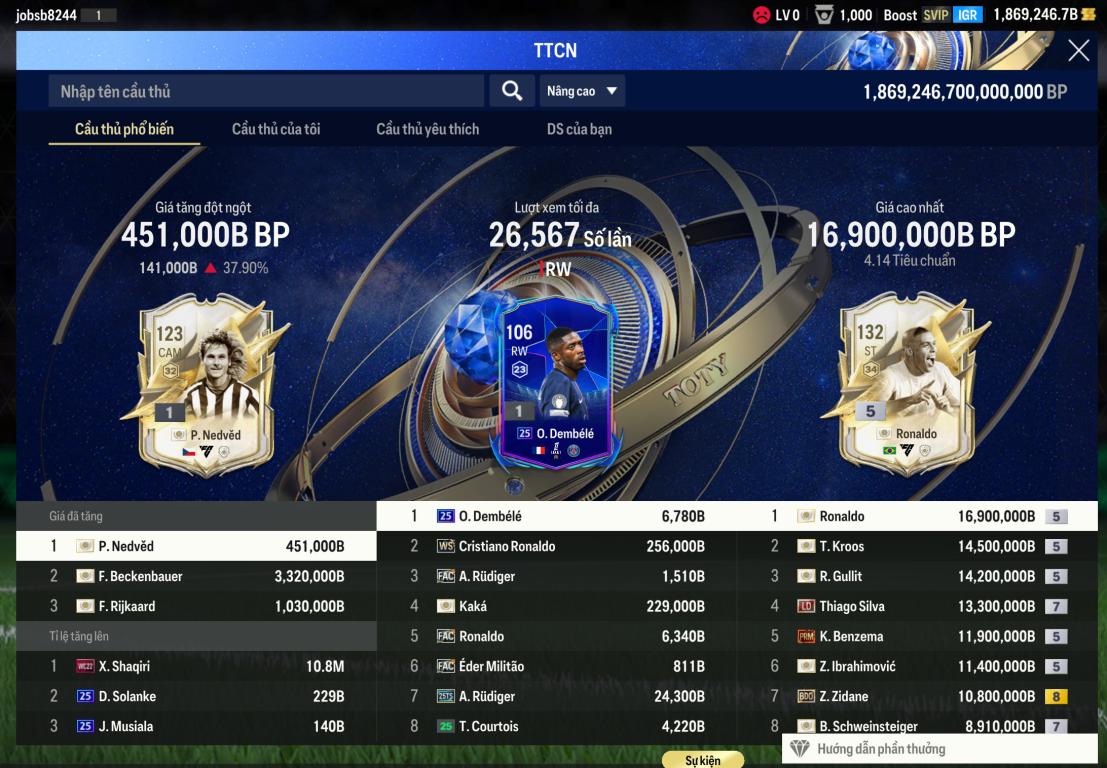Close the TTCN window
The image size is (1107, 768).
click(x=1078, y=51)
